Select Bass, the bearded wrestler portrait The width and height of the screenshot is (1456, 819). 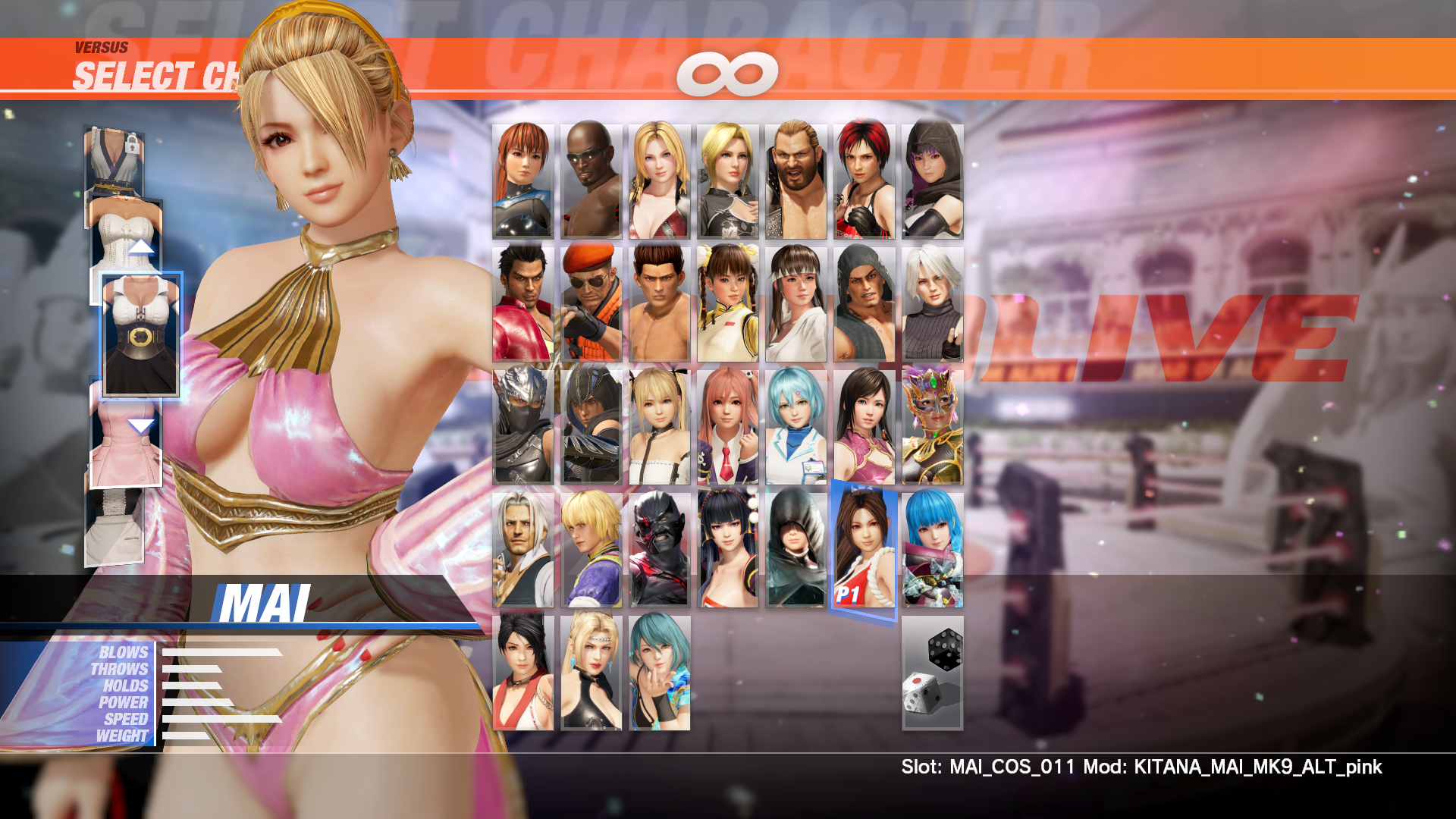click(796, 181)
